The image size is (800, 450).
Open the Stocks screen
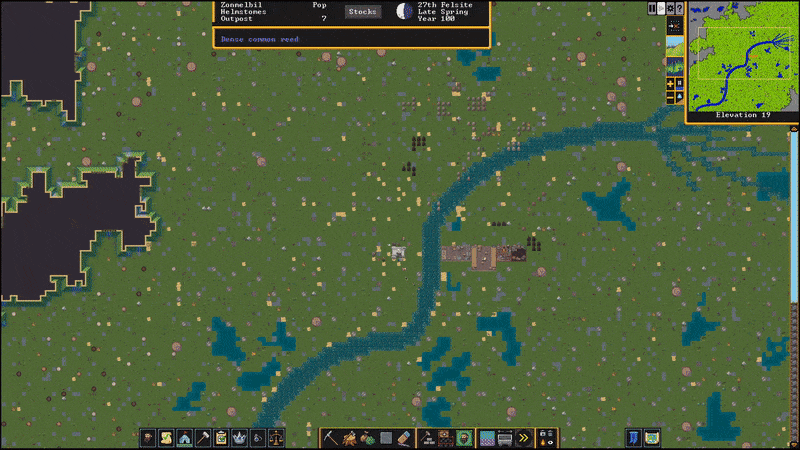(x=362, y=11)
